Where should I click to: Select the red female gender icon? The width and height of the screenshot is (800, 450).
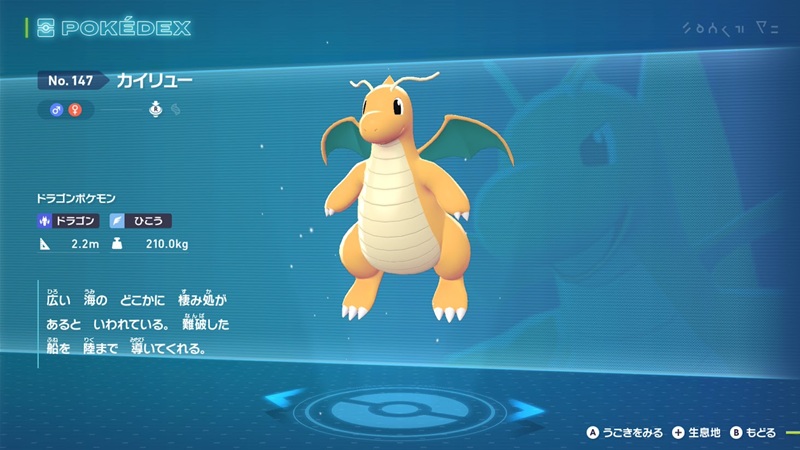[x=72, y=108]
